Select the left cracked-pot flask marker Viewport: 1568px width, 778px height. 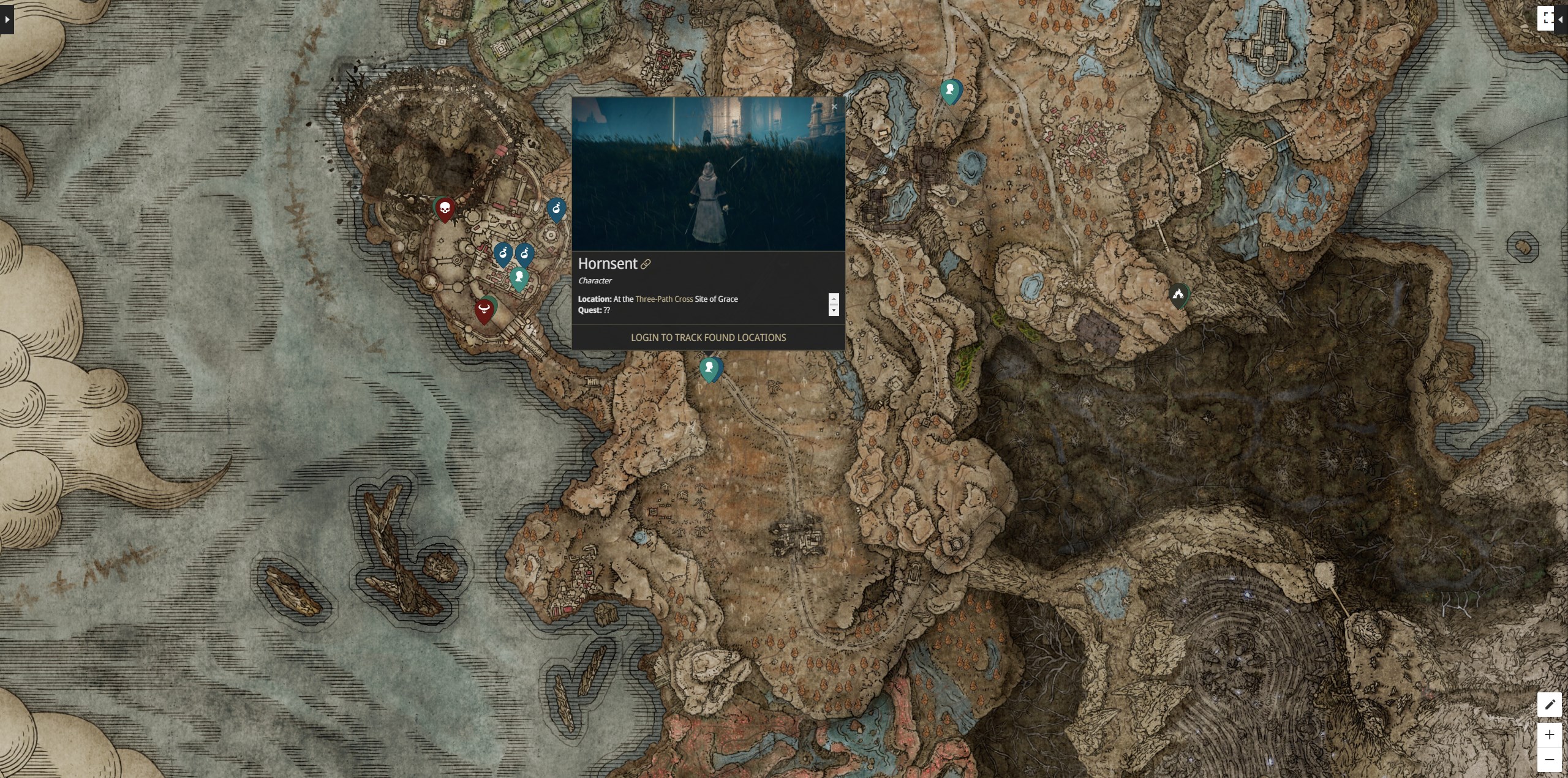[502, 254]
